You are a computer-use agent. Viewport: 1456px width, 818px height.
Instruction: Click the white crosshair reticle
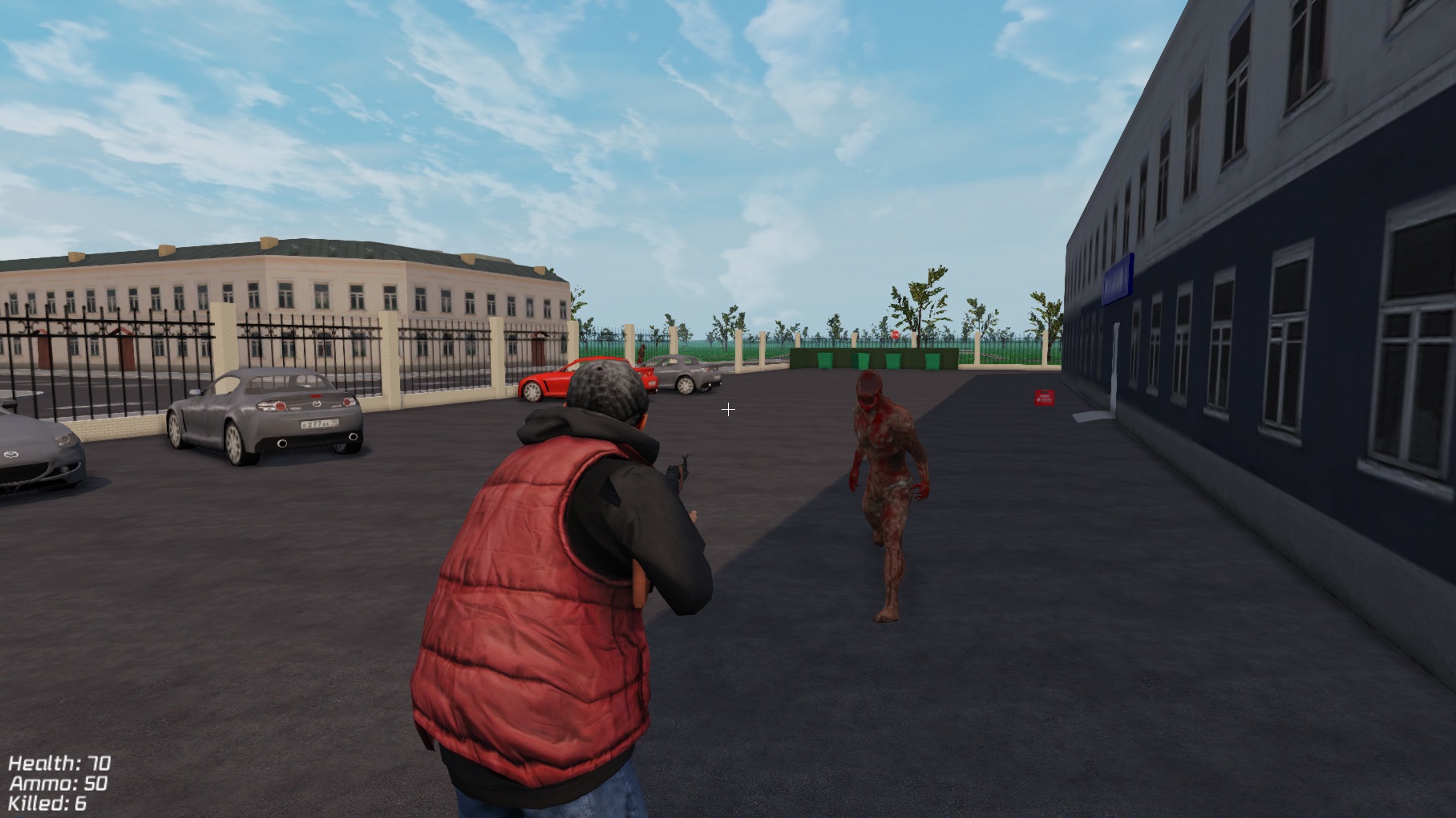[x=729, y=409]
